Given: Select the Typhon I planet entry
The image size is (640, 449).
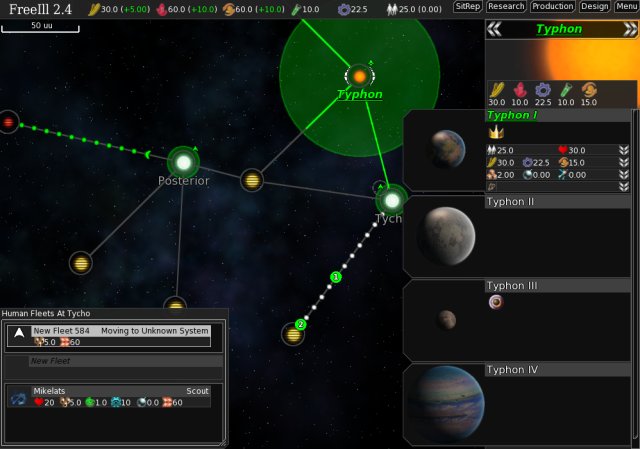Looking at the screenshot, I should [510, 116].
